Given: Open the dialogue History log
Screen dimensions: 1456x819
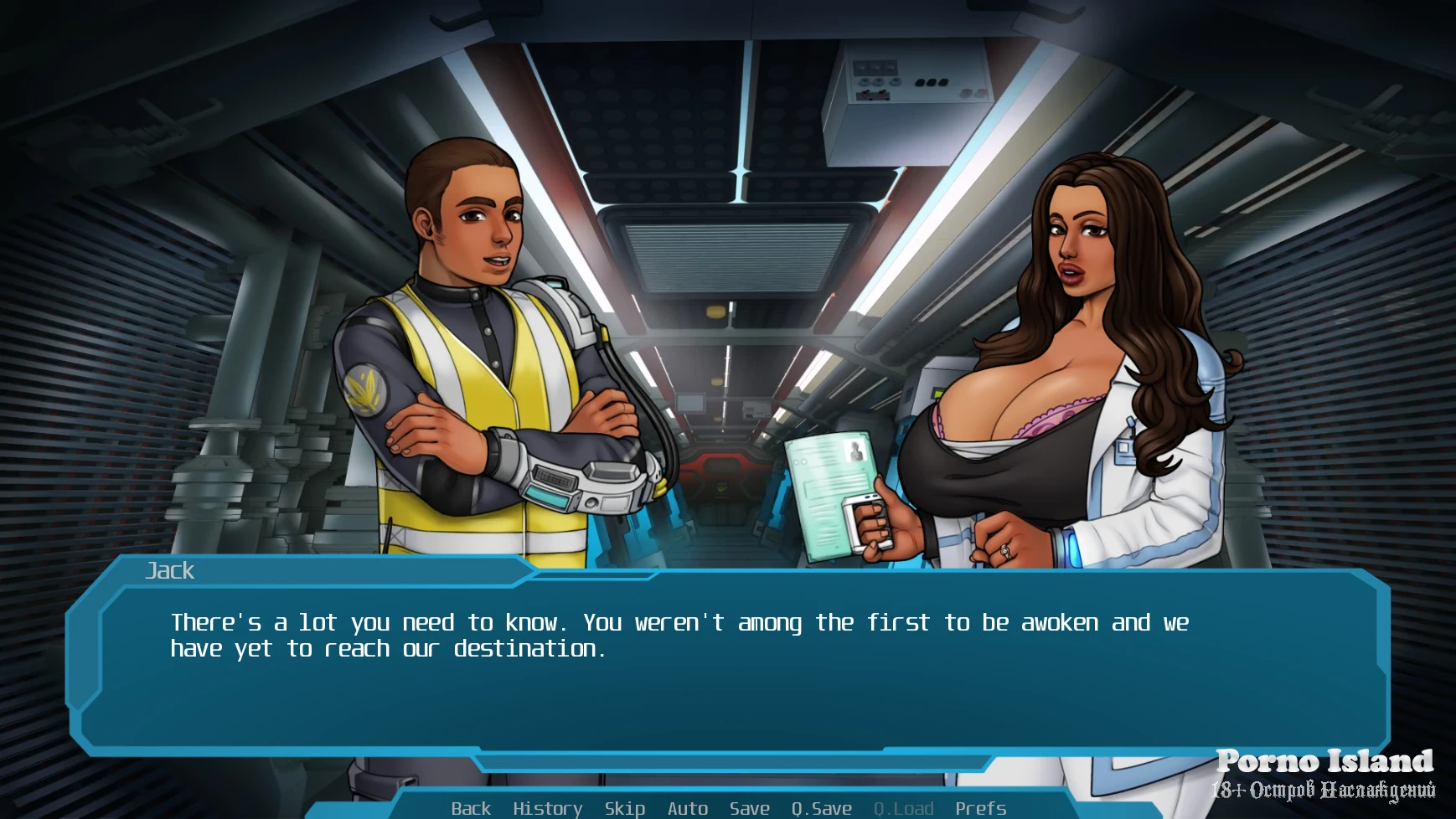Looking at the screenshot, I should tap(547, 808).
